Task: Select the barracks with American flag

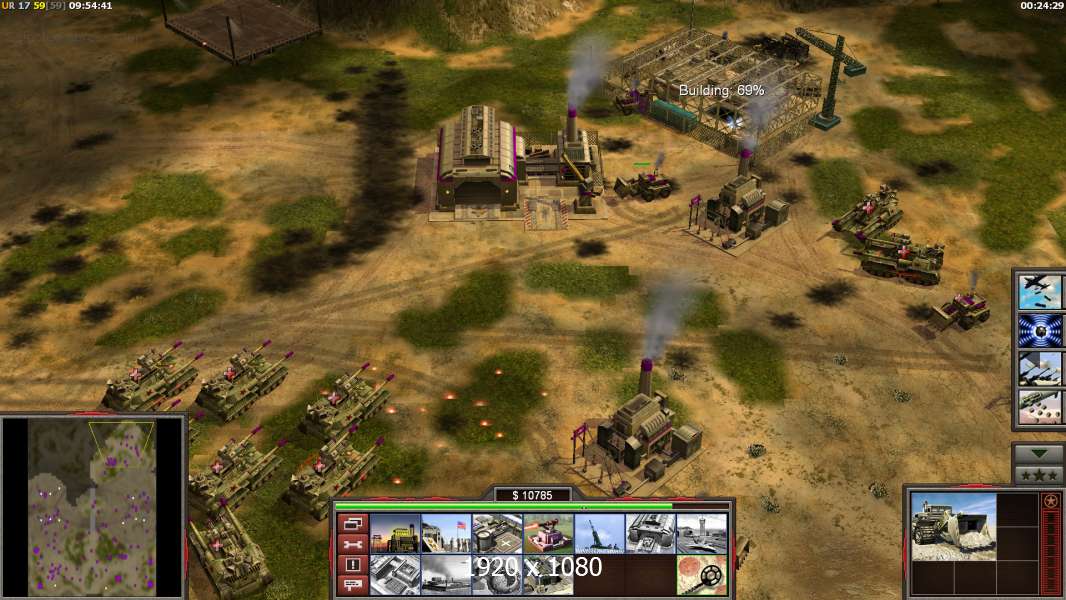Action: (446, 534)
